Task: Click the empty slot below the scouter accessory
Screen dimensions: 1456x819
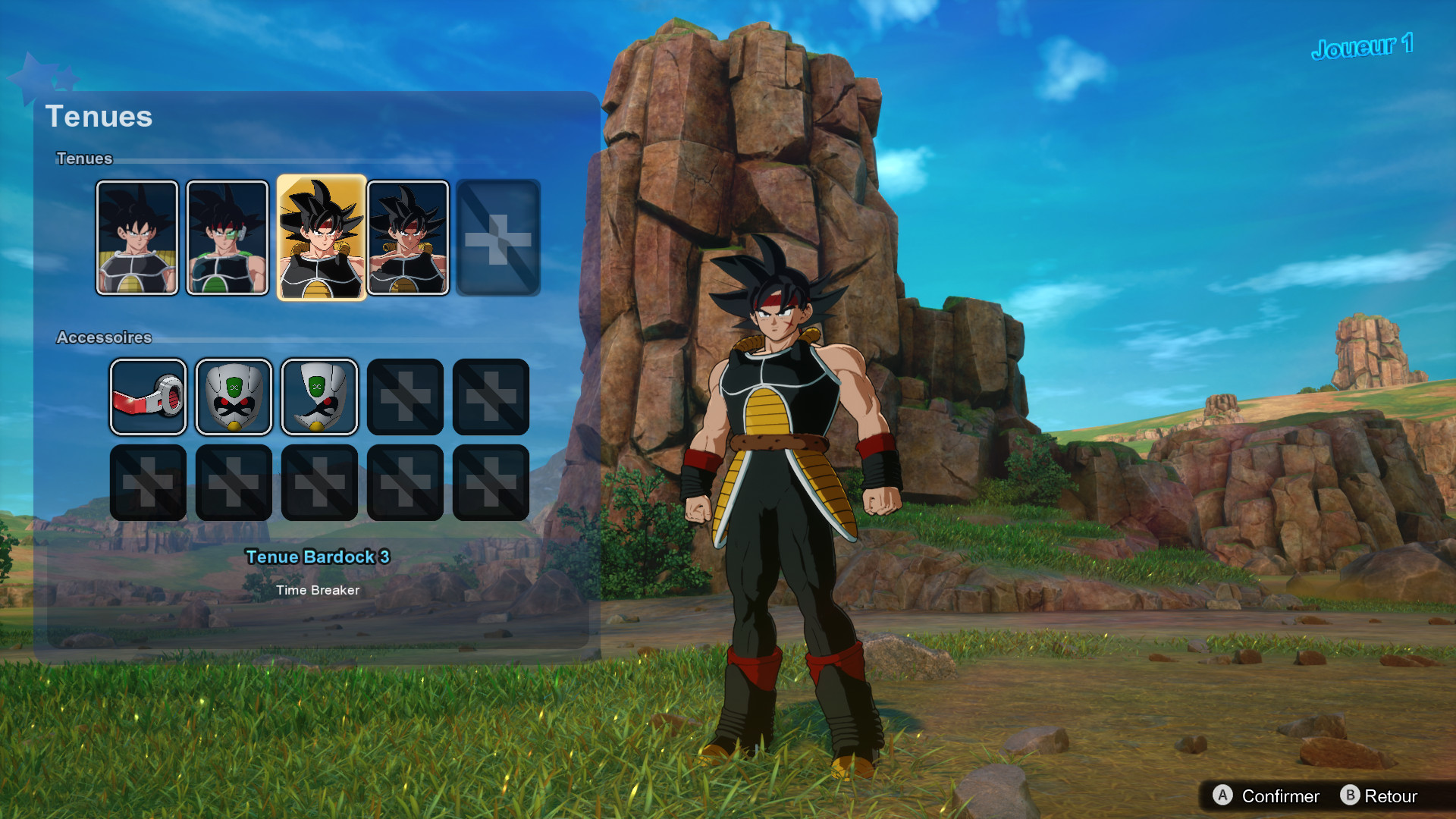Action: 148,483
